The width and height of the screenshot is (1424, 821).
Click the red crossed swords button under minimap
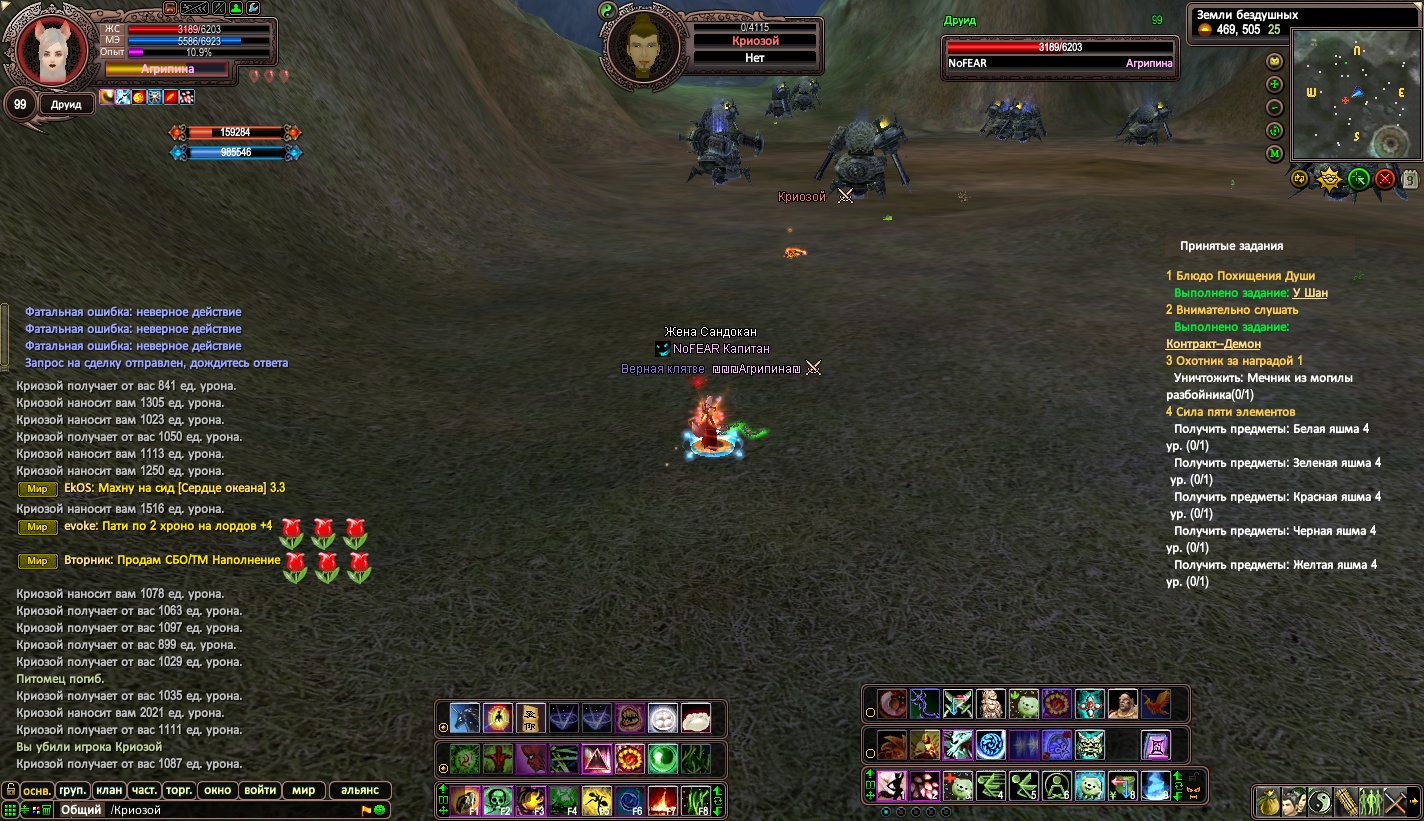[1385, 179]
